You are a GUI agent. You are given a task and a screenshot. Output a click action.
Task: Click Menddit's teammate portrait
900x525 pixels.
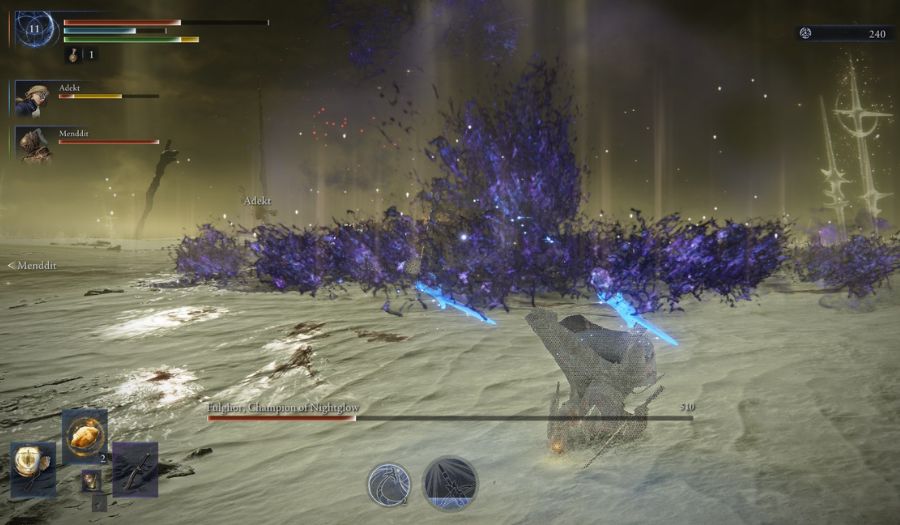coord(34,145)
